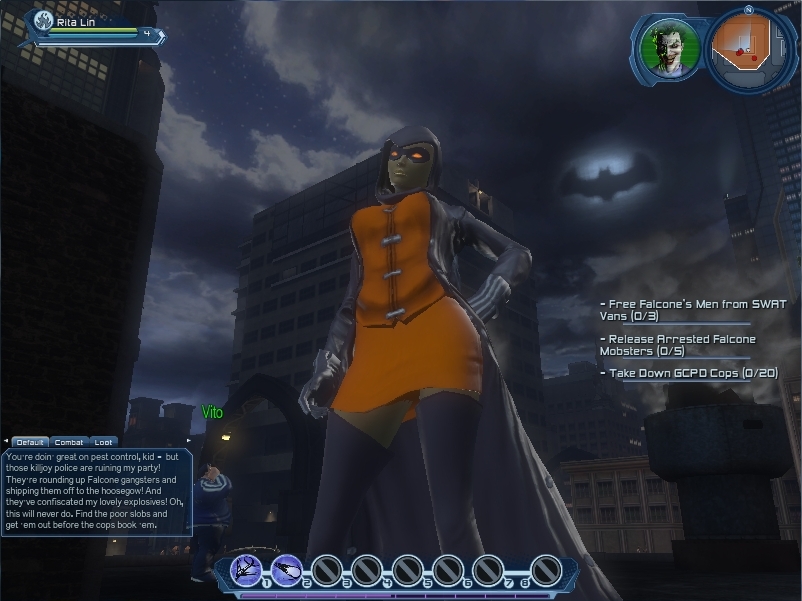Click the right arrow above the chat window
802x601 pixels.
[188, 441]
